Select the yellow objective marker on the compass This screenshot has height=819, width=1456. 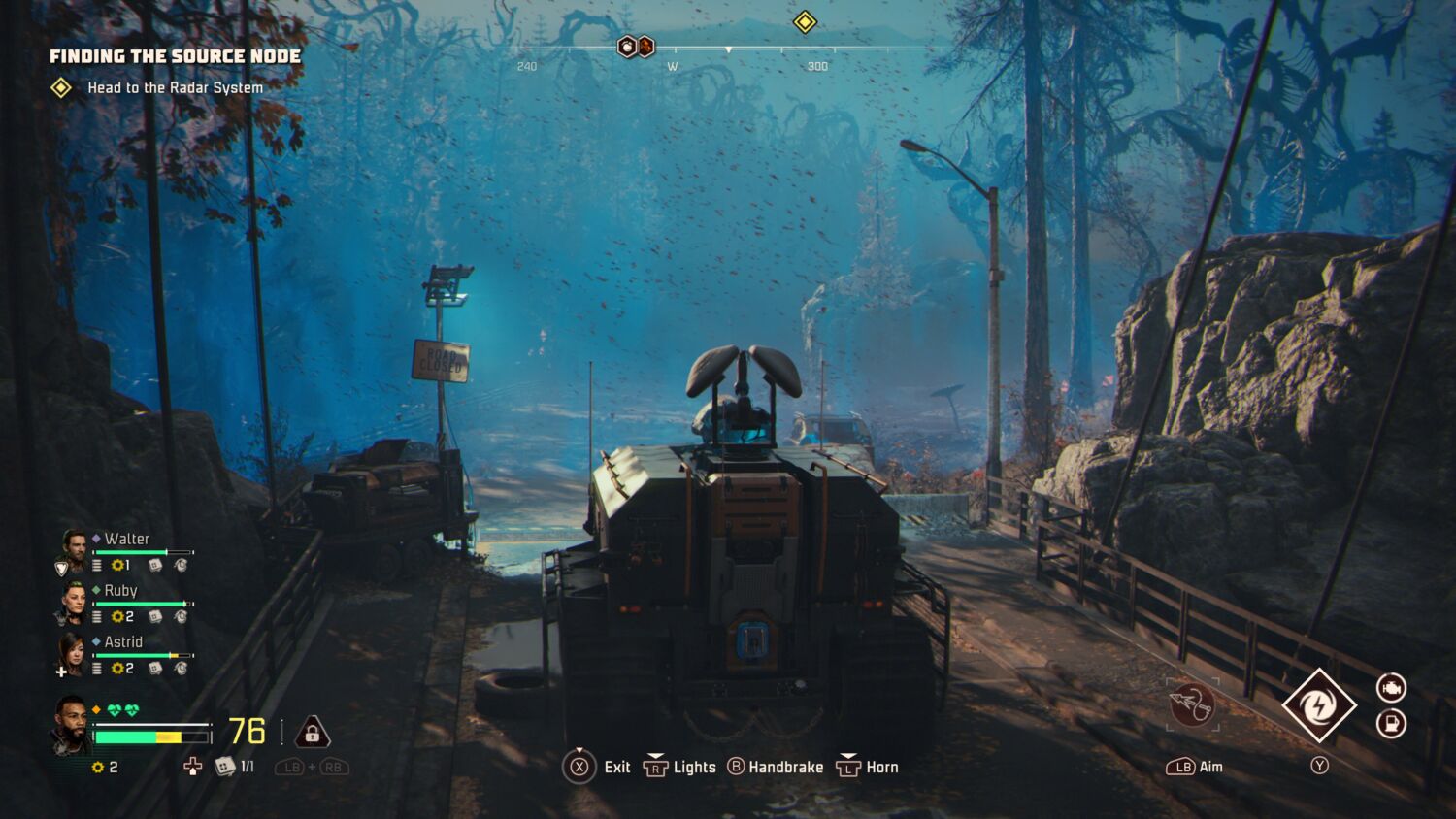805,21
